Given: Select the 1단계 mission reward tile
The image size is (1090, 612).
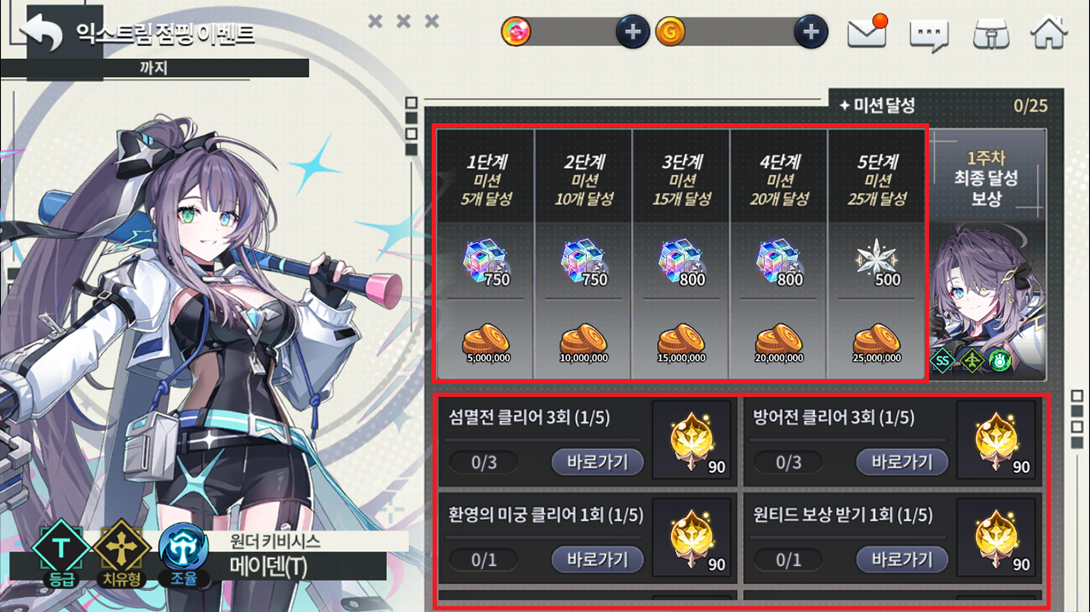Looking at the screenshot, I should point(486,254).
